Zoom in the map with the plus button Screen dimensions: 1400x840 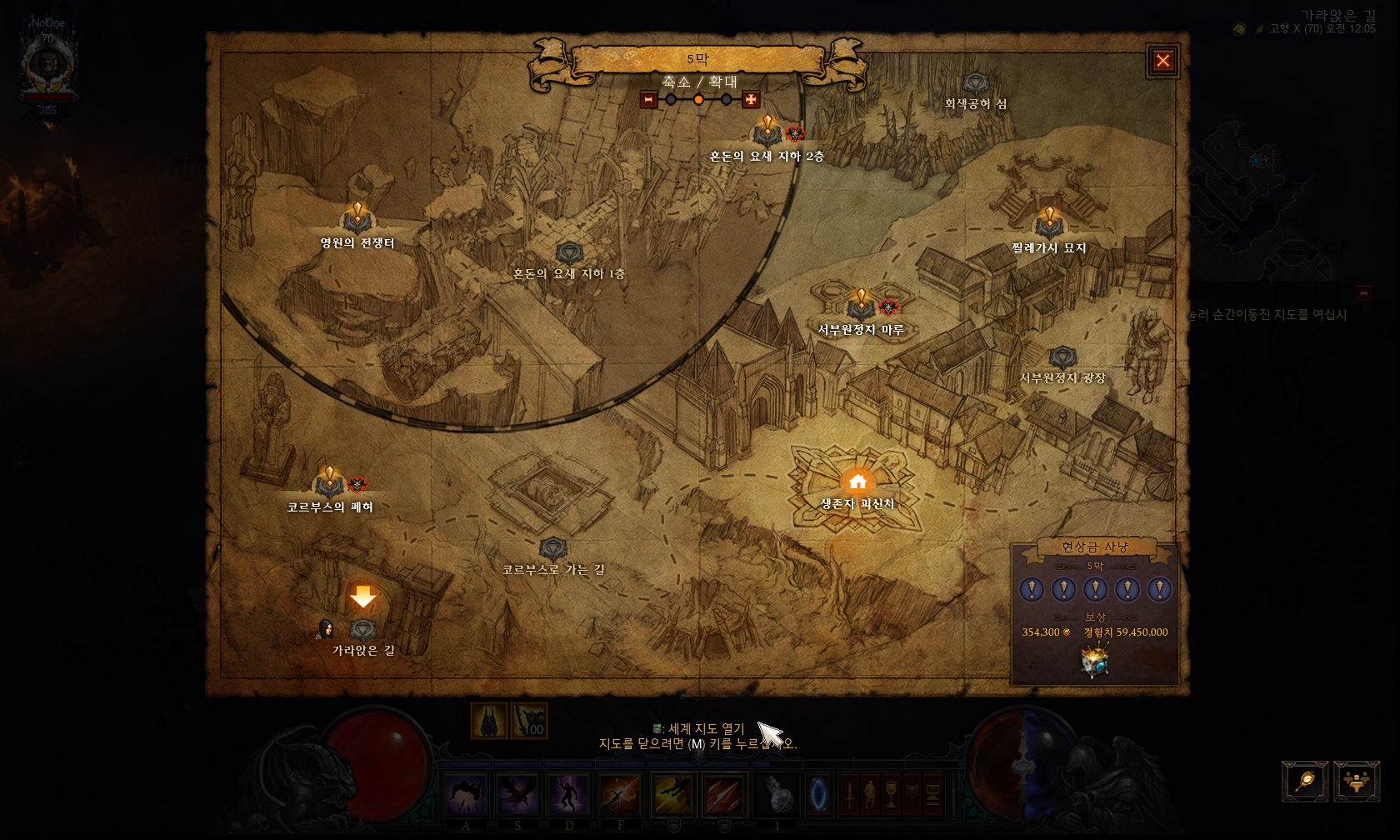click(751, 100)
